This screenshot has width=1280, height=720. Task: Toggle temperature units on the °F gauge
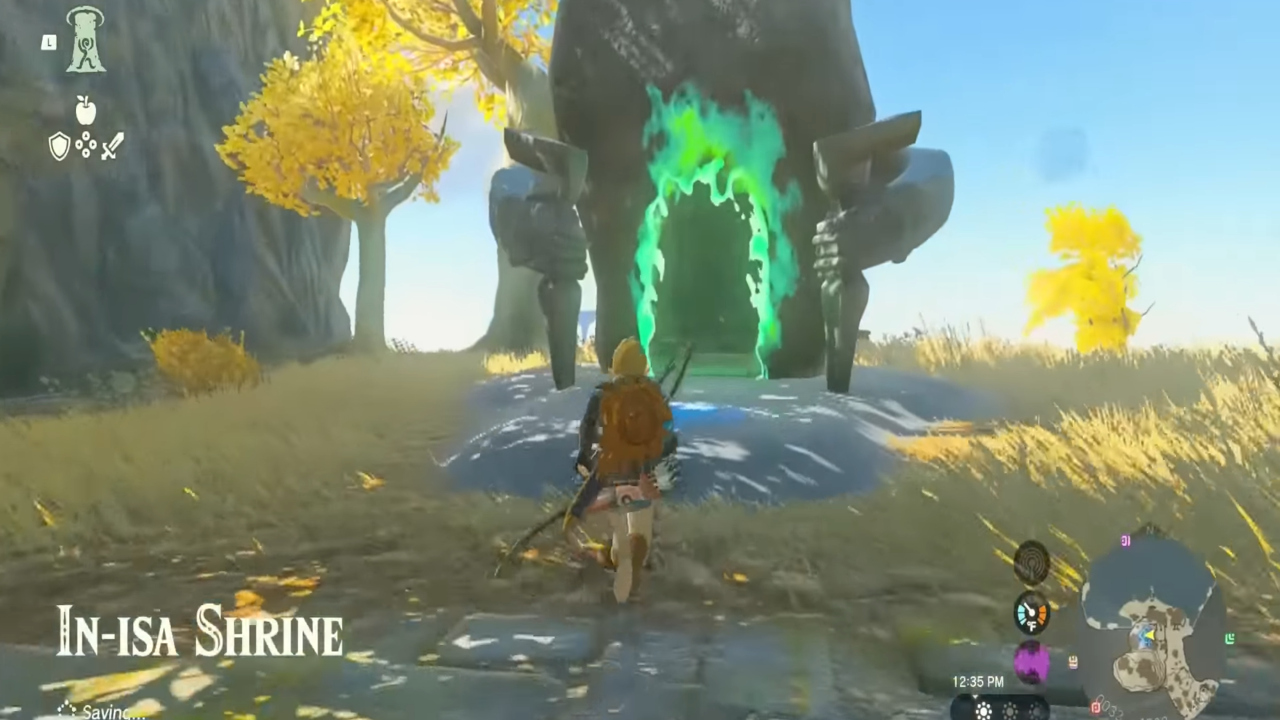pyautogui.click(x=1032, y=625)
